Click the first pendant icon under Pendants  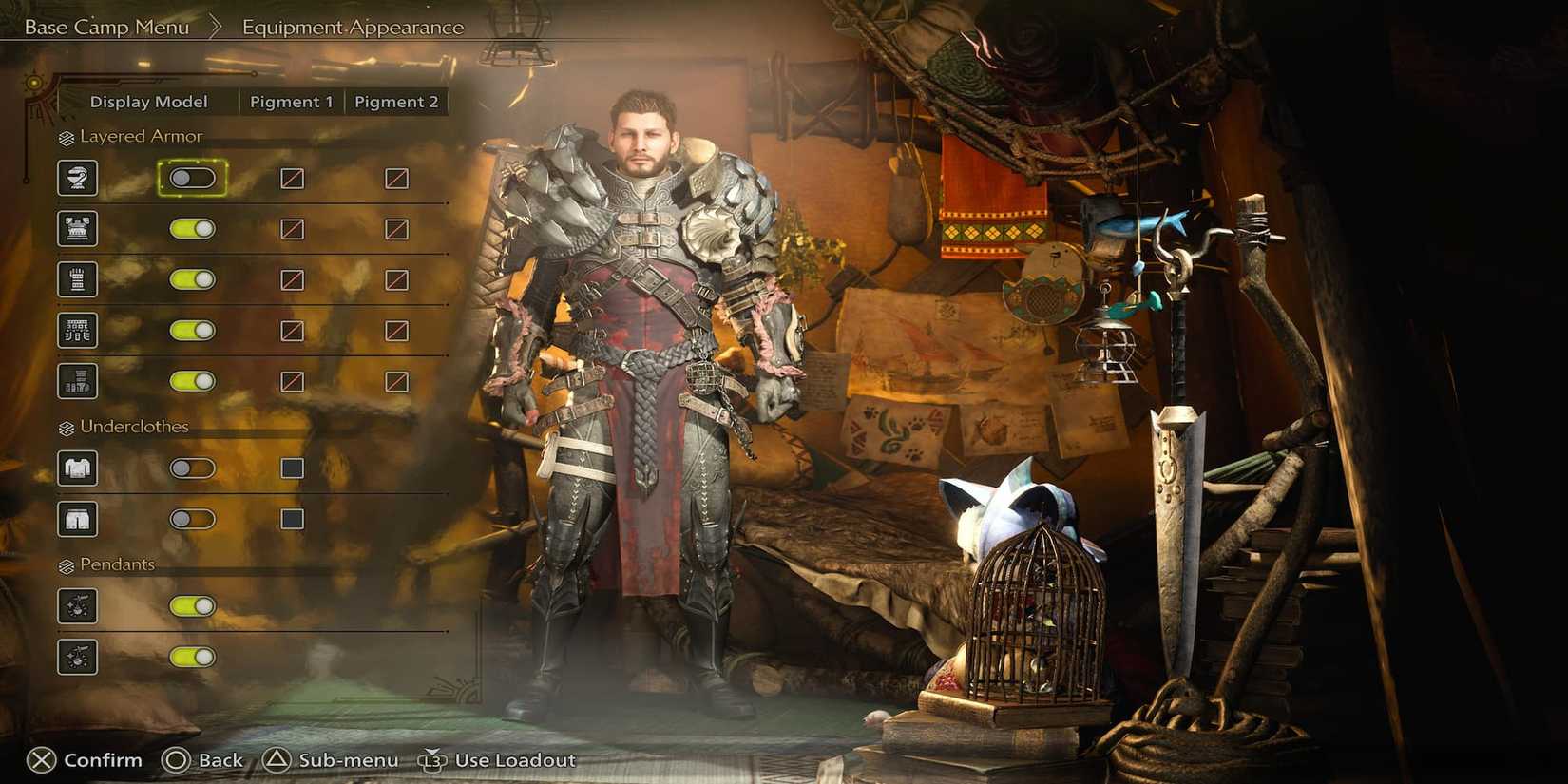[x=78, y=606]
